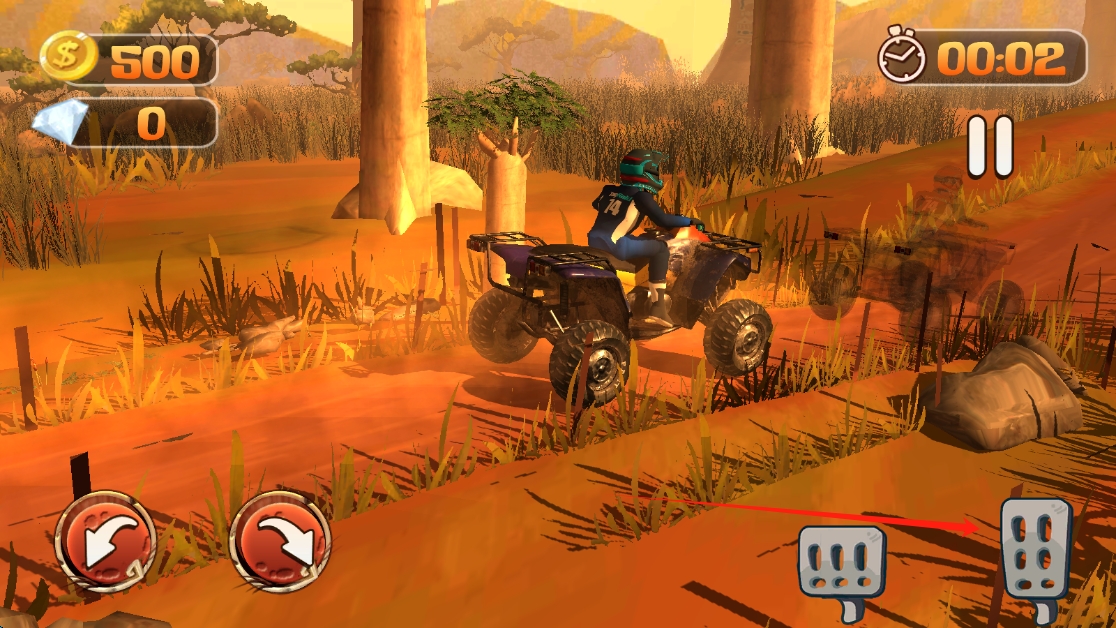Tilt the quad bike forward
Image resolution: width=1116 pixels, height=628 pixels.
280,541
